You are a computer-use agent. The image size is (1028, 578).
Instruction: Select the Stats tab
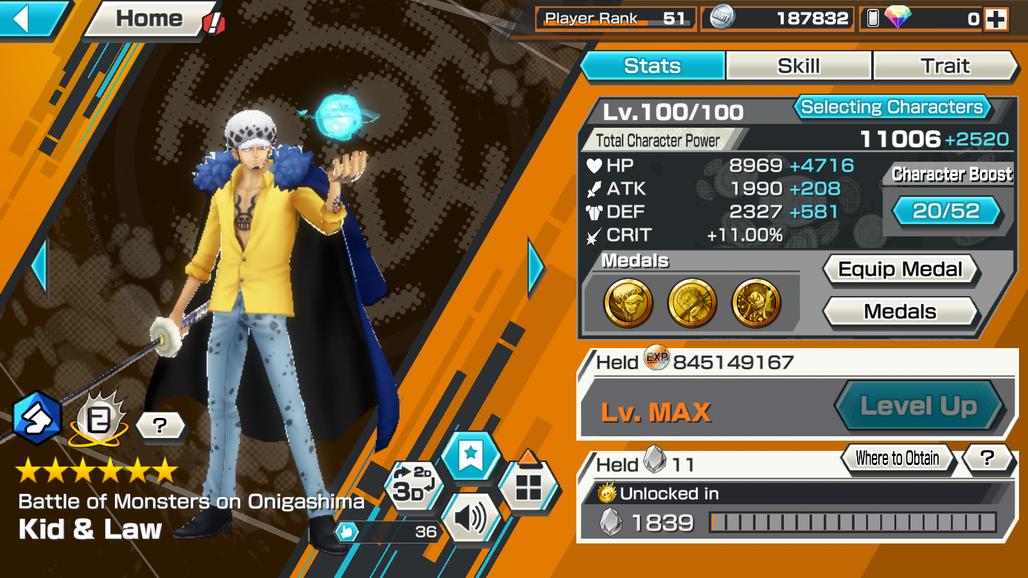tap(652, 66)
